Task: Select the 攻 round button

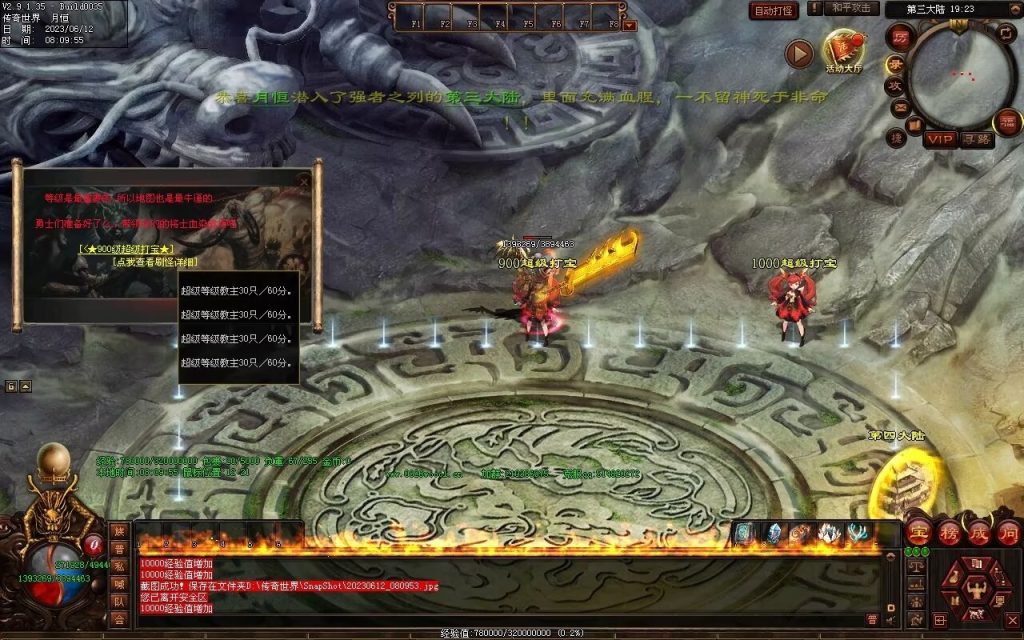Action: (896, 84)
